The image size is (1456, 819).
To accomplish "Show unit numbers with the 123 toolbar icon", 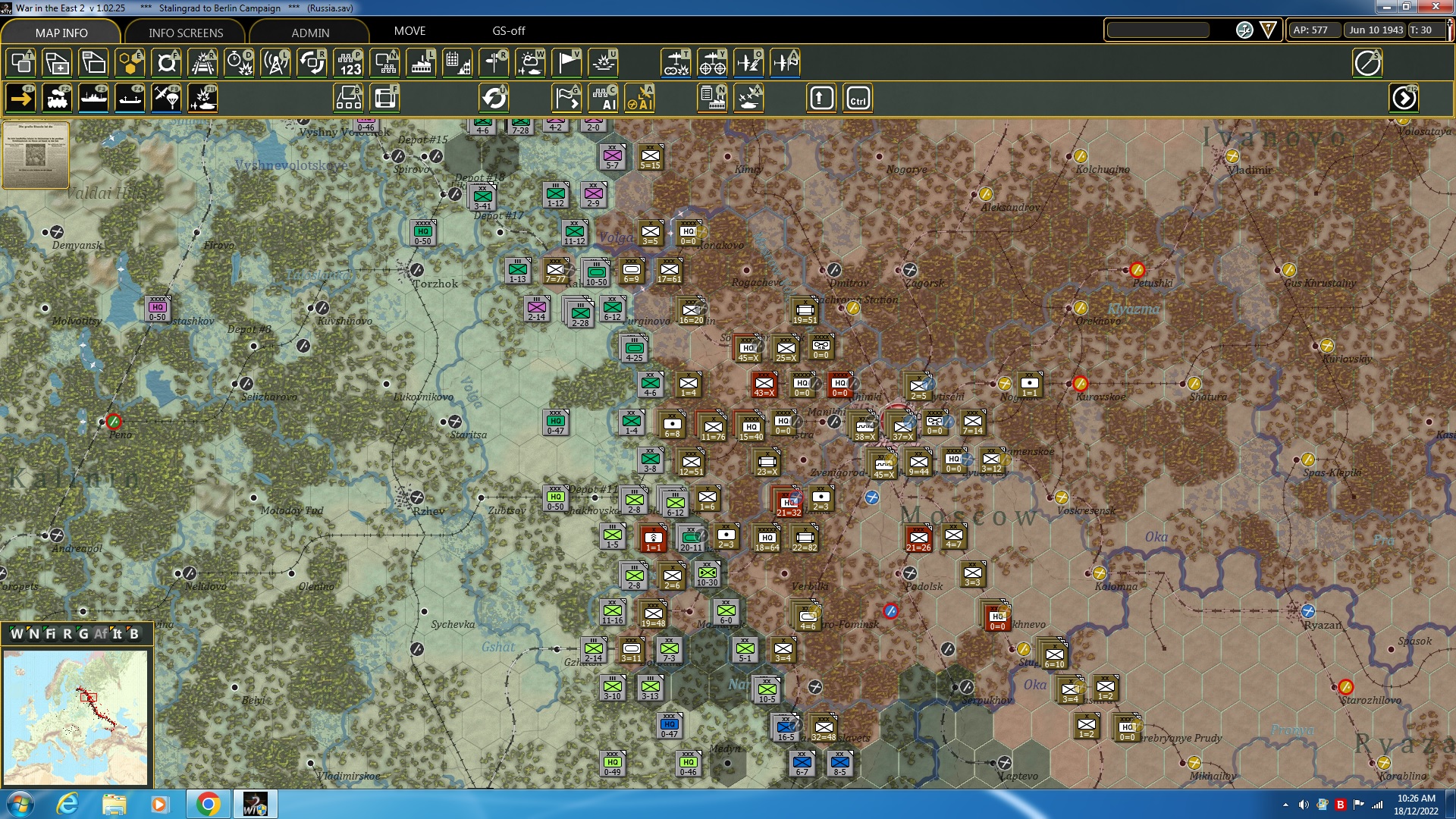I will [348, 63].
